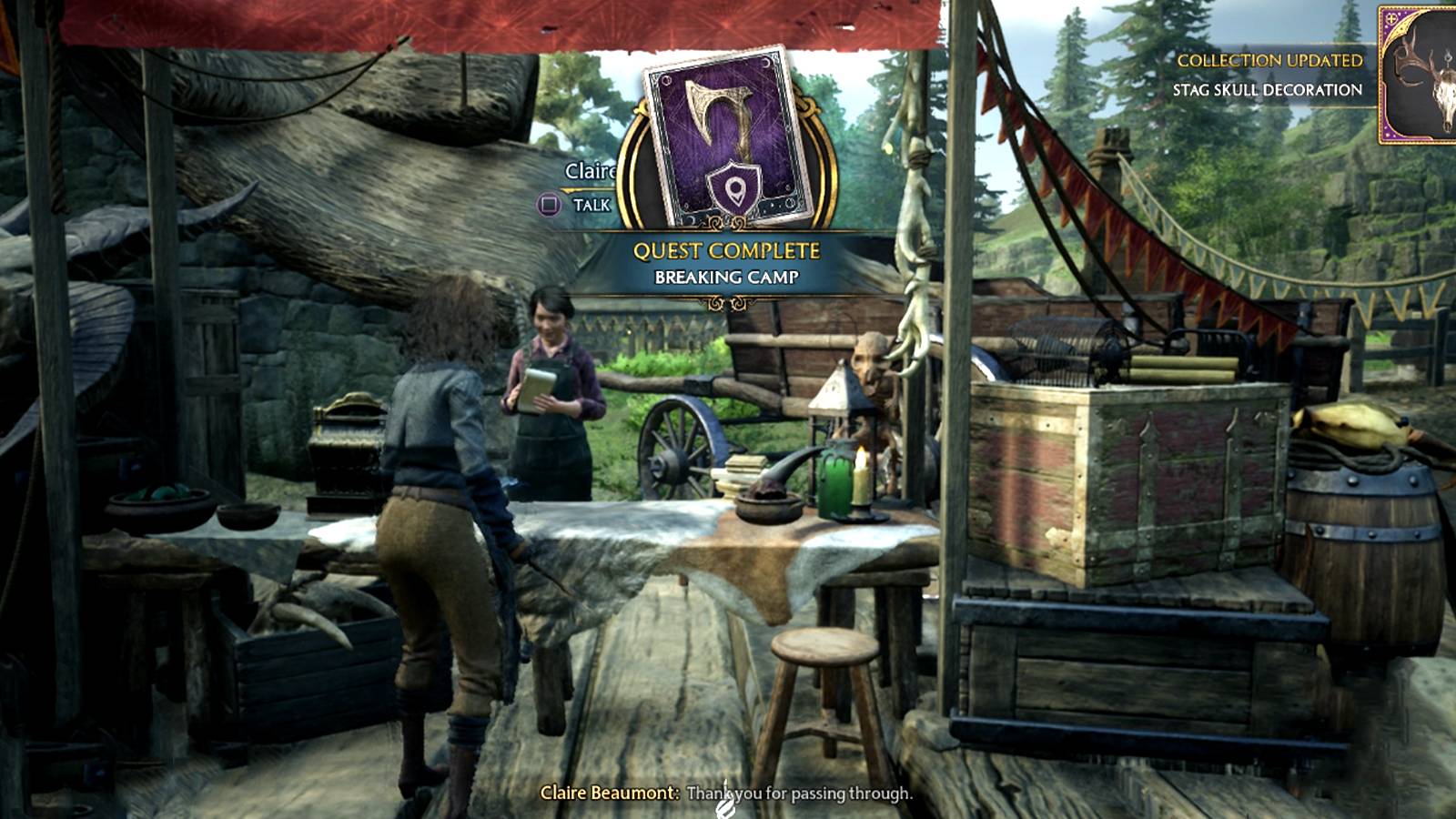Screen dimensions: 1456x819
Task: Click the golden cross emblem on the collection card
Action: tap(1391, 19)
